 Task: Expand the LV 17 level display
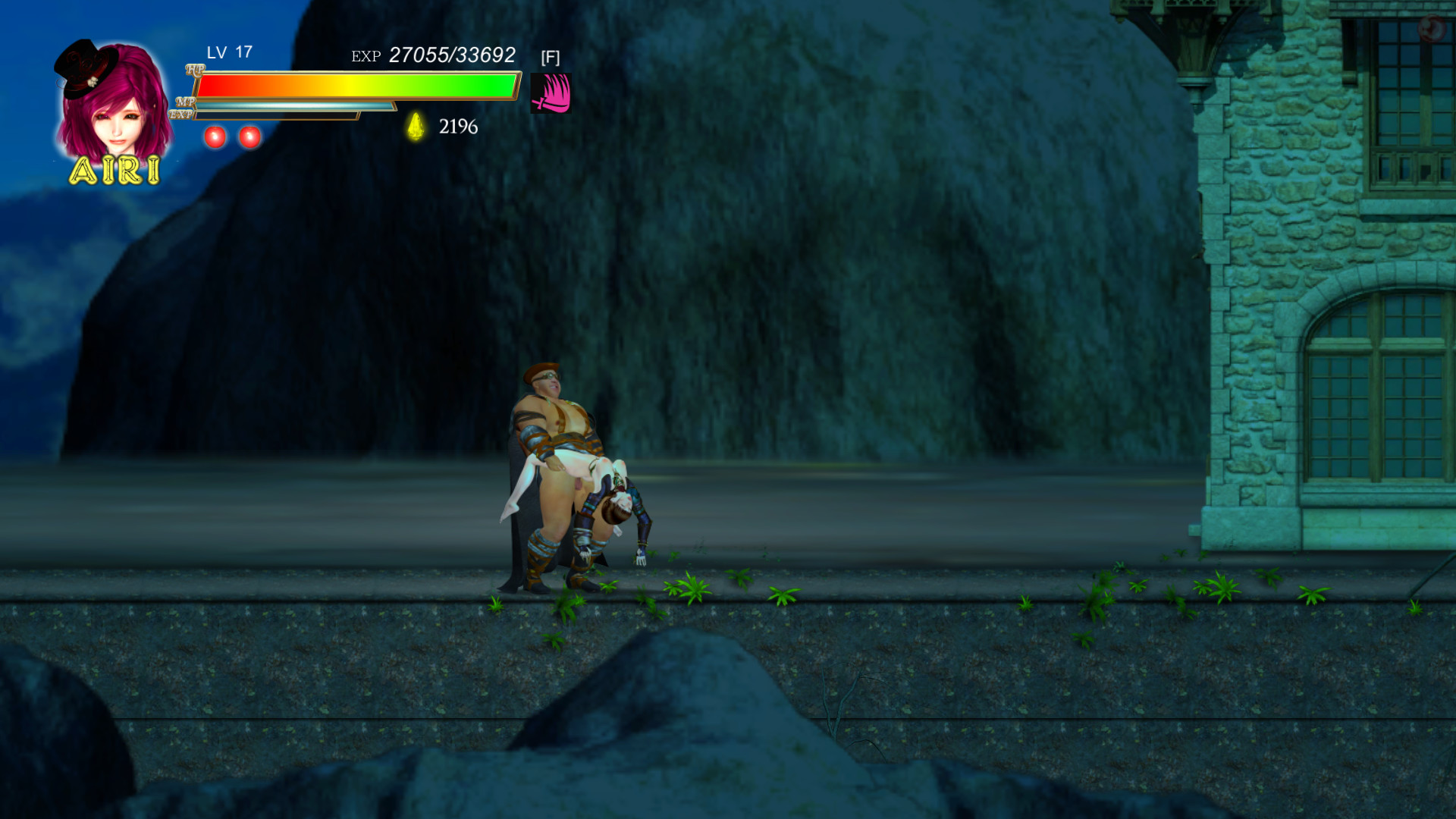pyautogui.click(x=227, y=53)
